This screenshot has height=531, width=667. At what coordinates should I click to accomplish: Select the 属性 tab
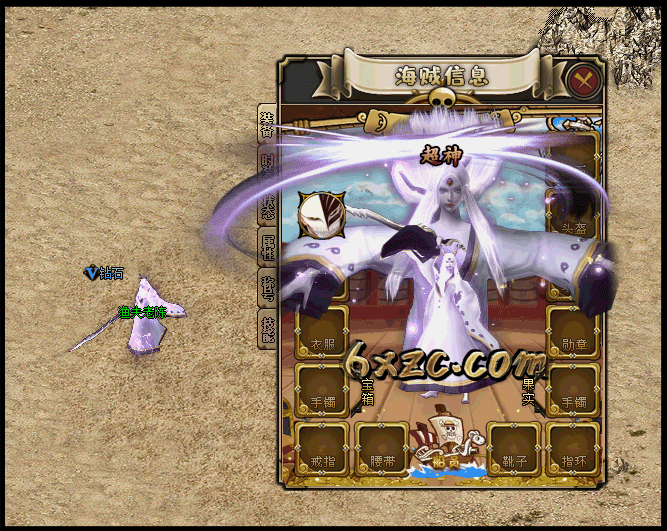tap(267, 246)
